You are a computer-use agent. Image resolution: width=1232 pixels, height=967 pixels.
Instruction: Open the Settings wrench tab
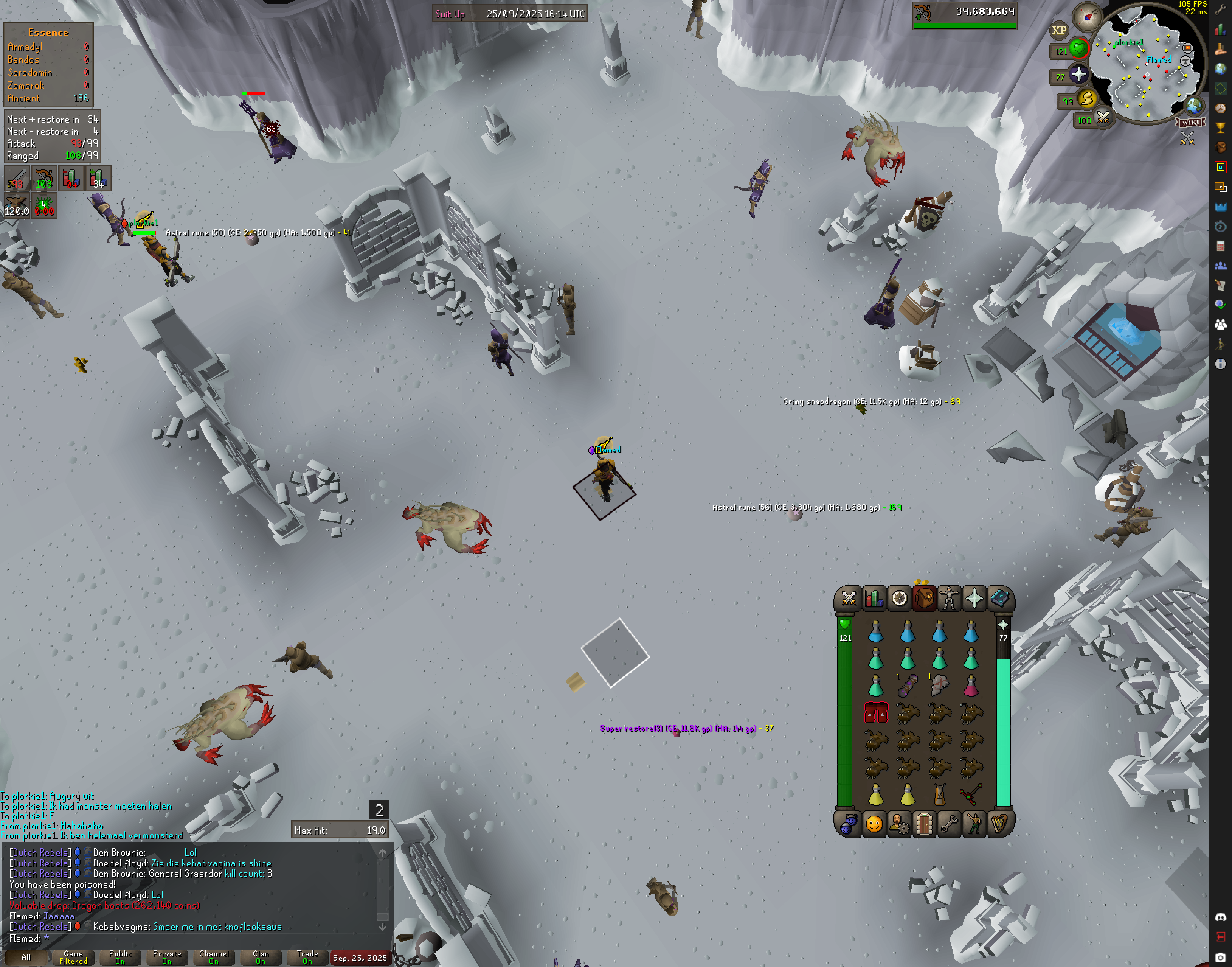point(949,824)
